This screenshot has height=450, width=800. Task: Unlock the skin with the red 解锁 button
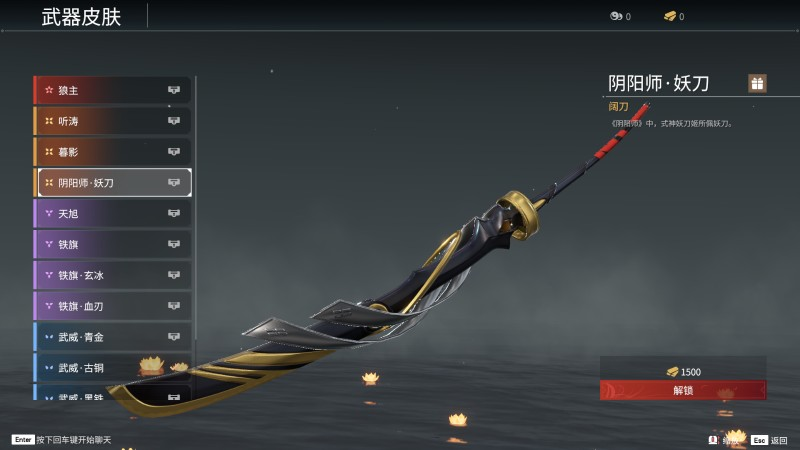(683, 390)
